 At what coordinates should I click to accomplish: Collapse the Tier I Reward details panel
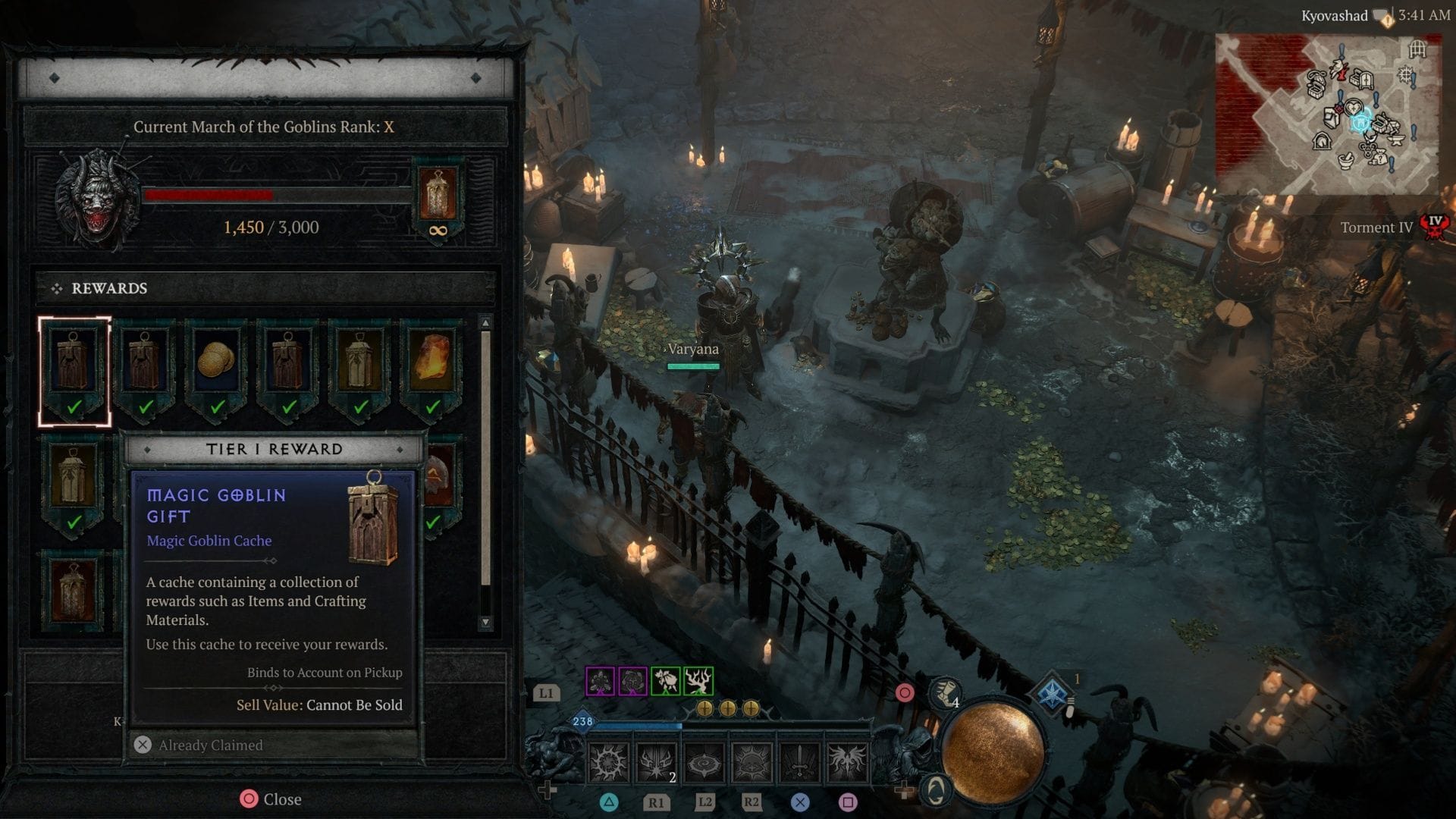[275, 448]
